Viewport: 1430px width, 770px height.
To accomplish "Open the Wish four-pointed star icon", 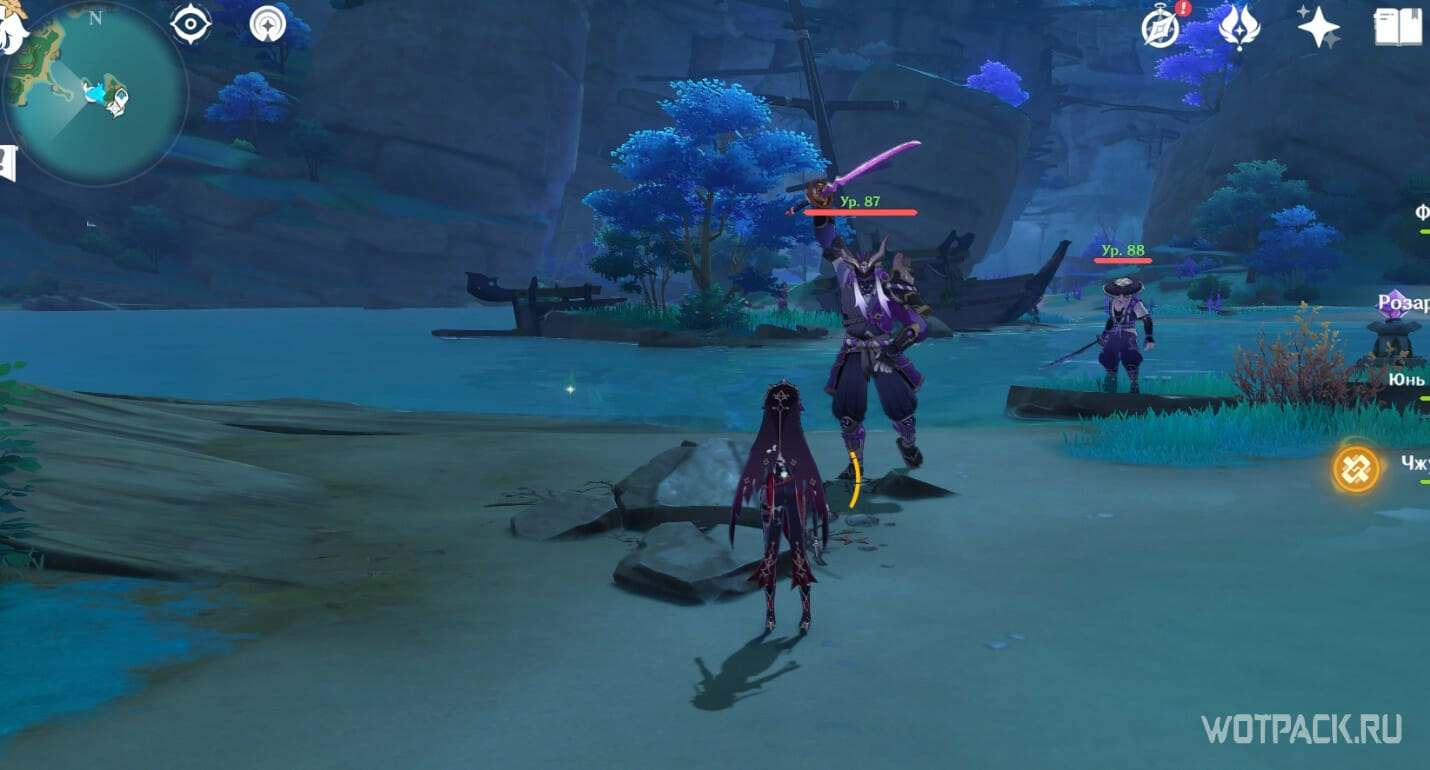I will click(x=1318, y=27).
